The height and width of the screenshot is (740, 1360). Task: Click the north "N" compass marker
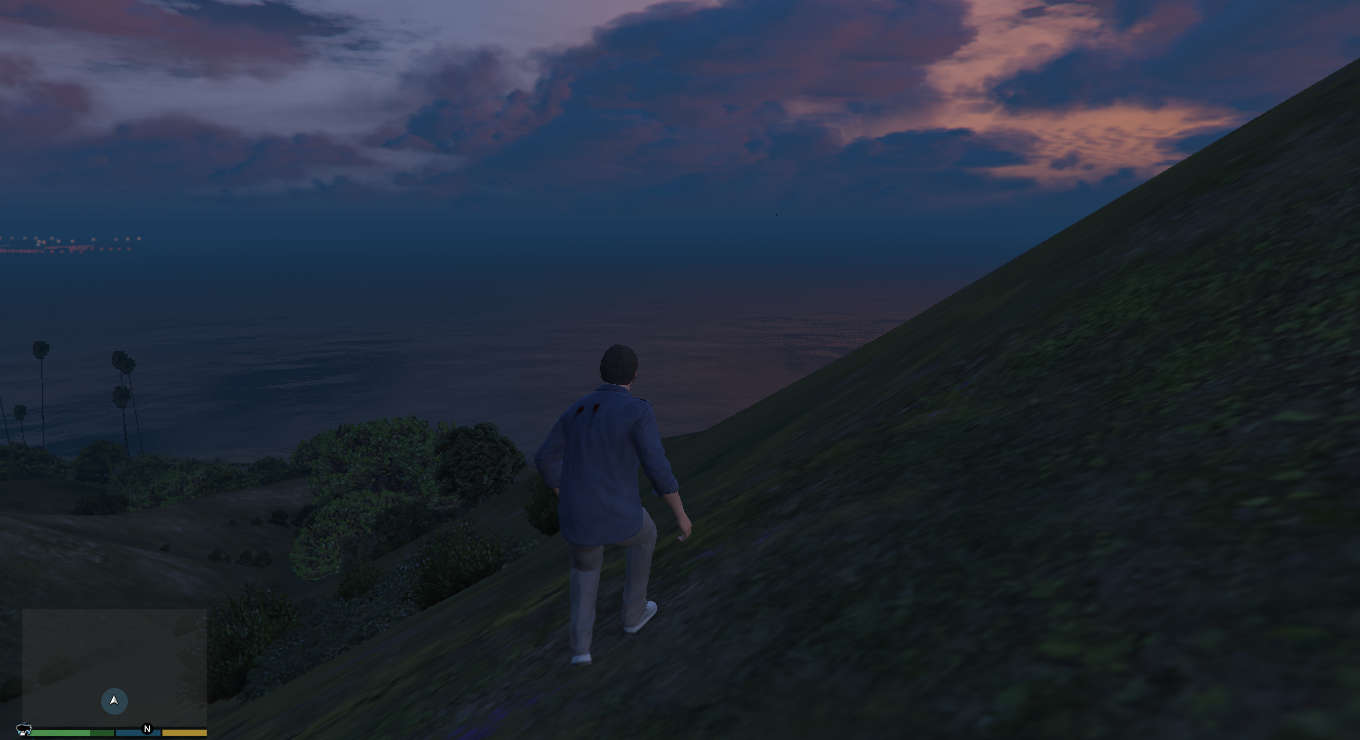(147, 729)
